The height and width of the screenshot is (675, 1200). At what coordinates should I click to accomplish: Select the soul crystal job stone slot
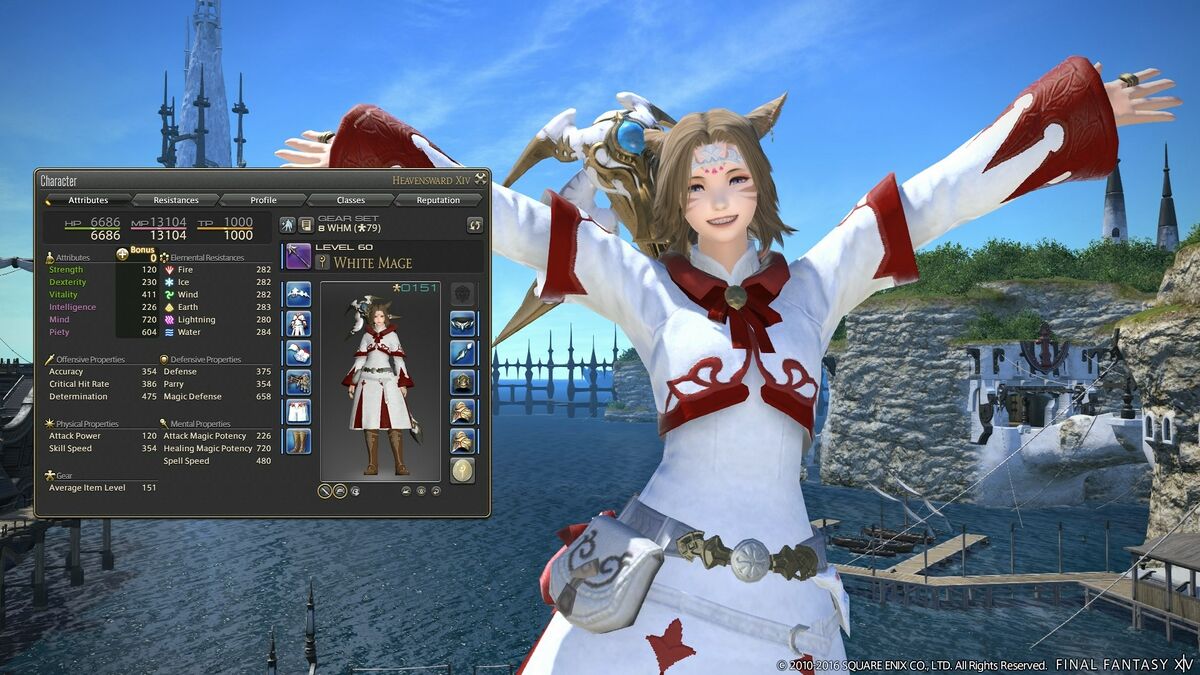point(462,470)
